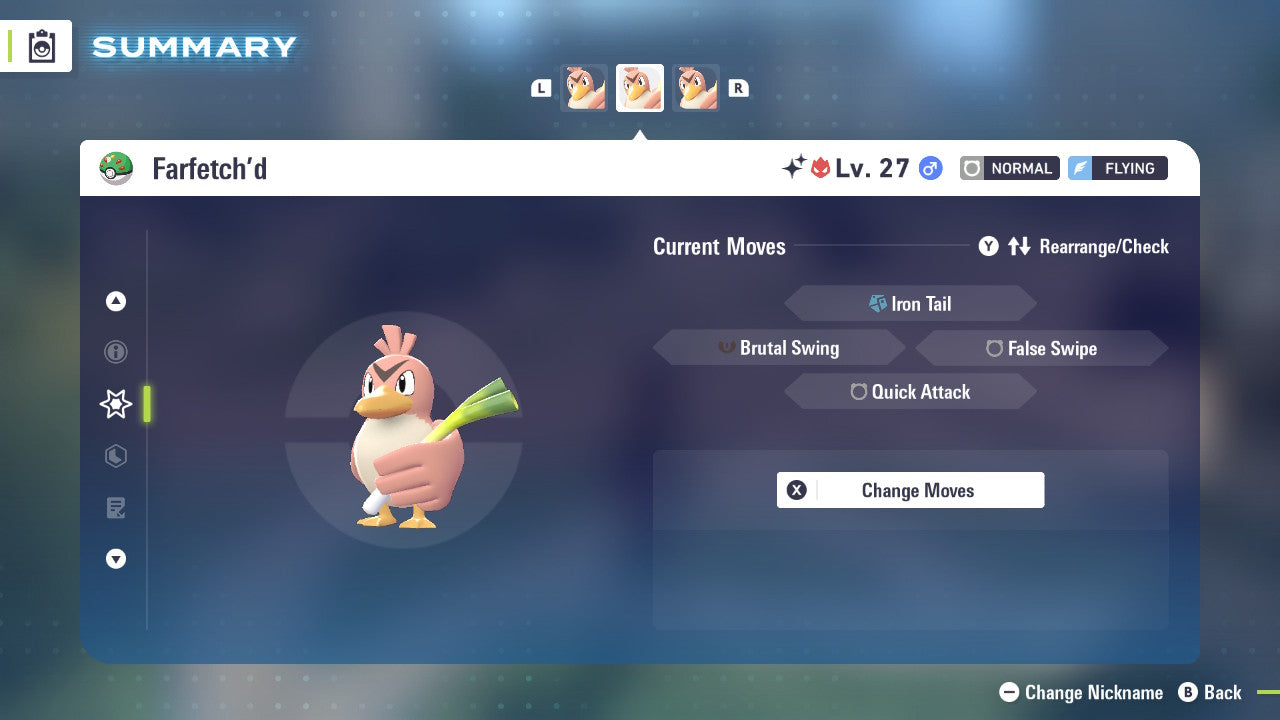Expand the sidebar up arrow
This screenshot has height=720, width=1280.
115,301
